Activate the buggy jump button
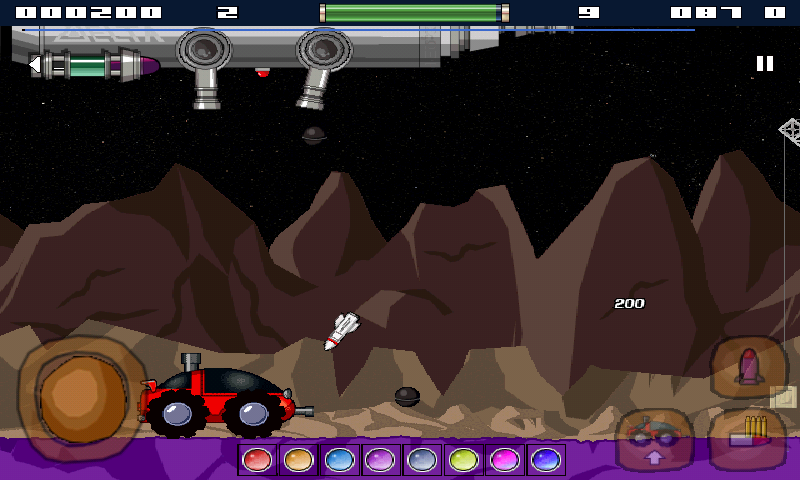The height and width of the screenshot is (480, 800). pos(654,440)
